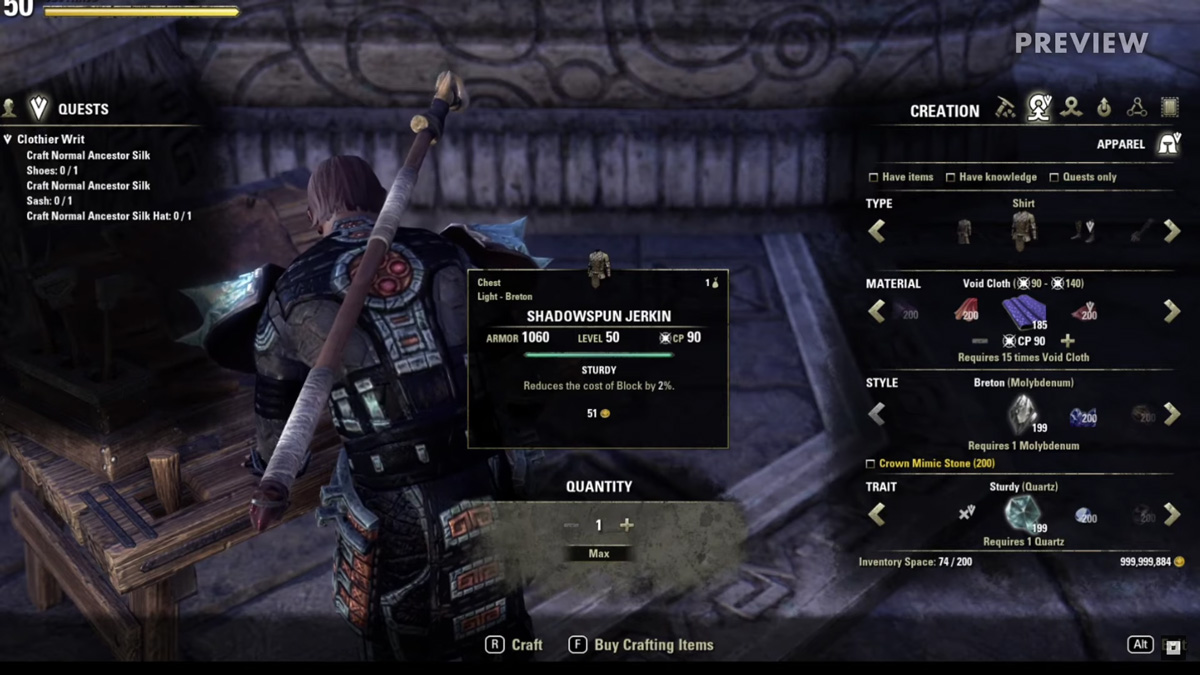Go to next style with right arrow
Screen dimensions: 1200x675
point(1172,413)
